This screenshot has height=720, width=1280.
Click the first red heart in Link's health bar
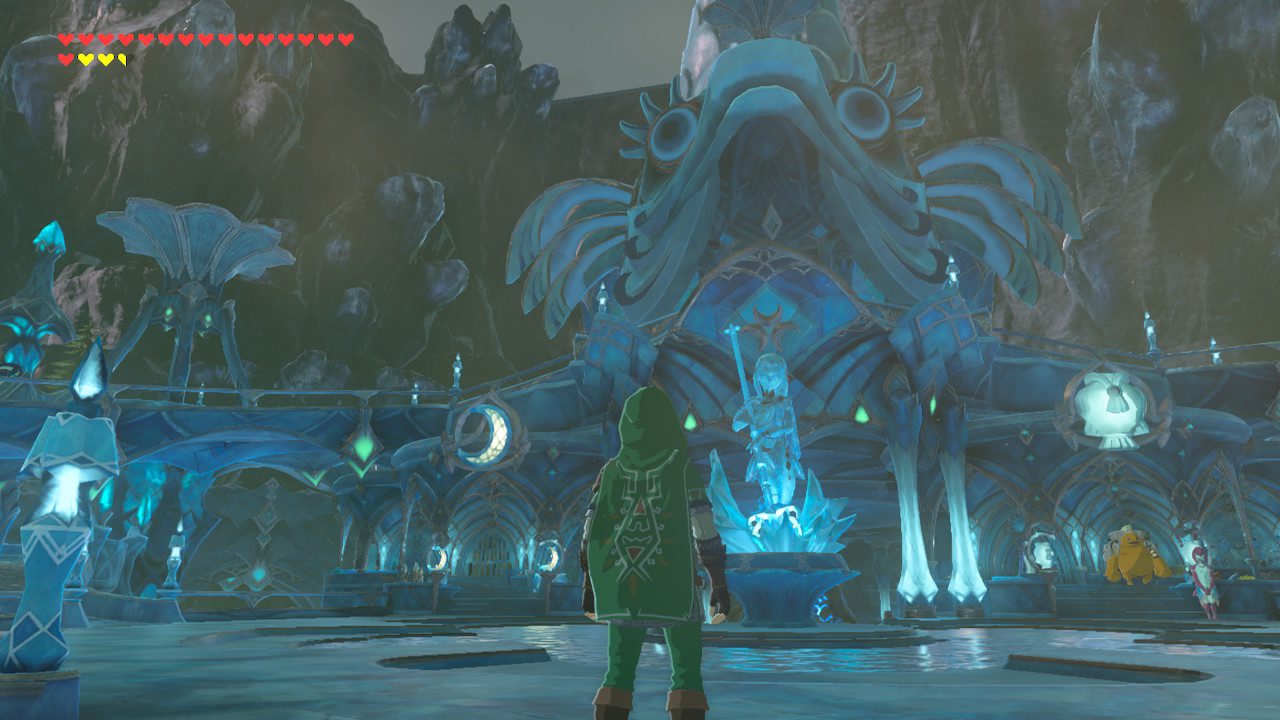pyautogui.click(x=66, y=39)
